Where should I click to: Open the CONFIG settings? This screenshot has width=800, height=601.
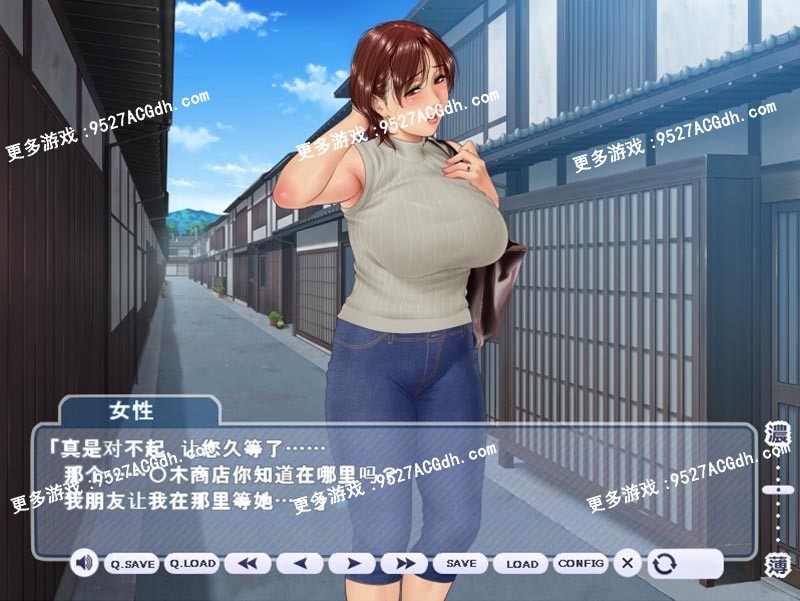point(580,564)
